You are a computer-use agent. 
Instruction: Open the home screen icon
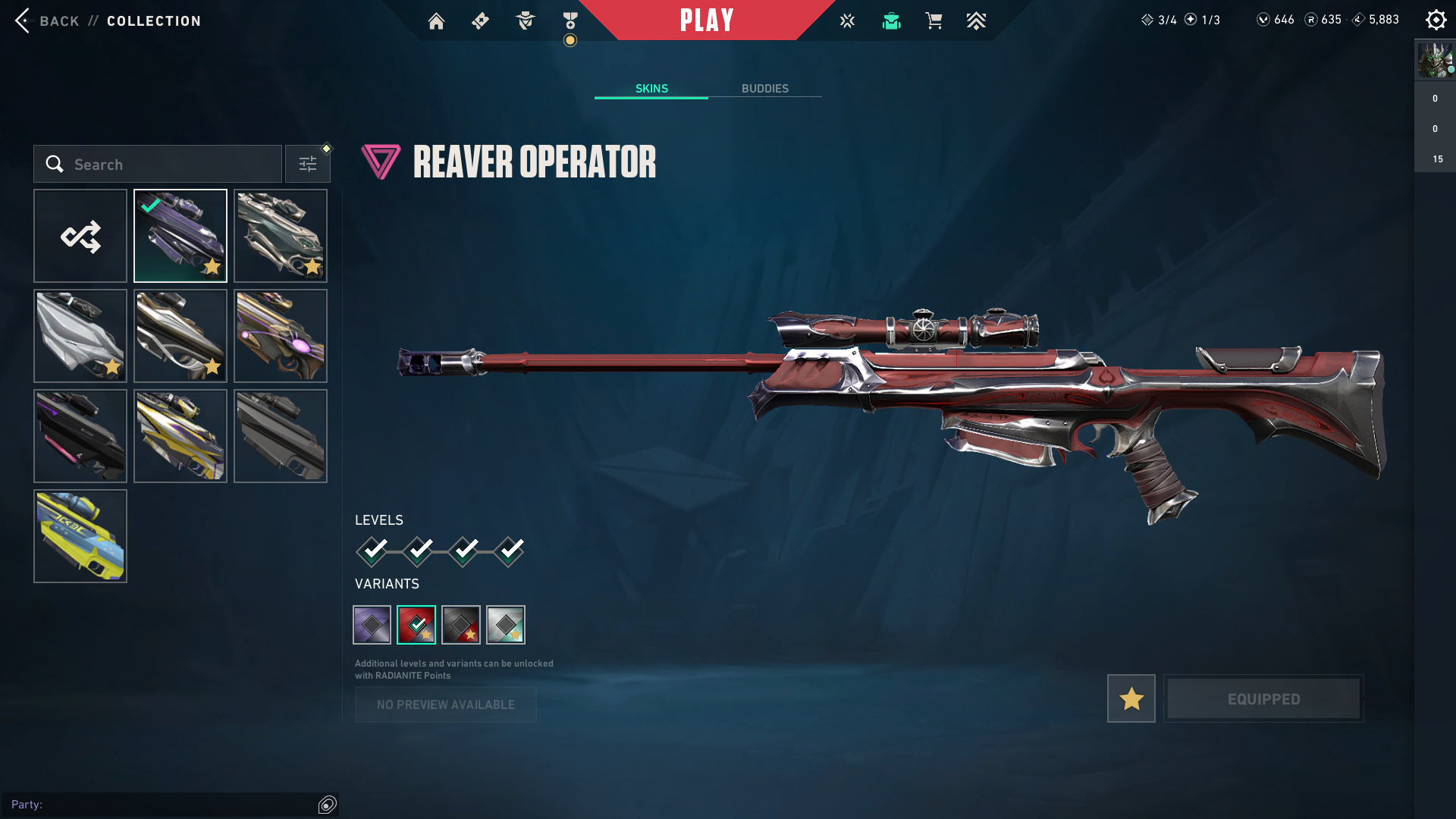[436, 21]
